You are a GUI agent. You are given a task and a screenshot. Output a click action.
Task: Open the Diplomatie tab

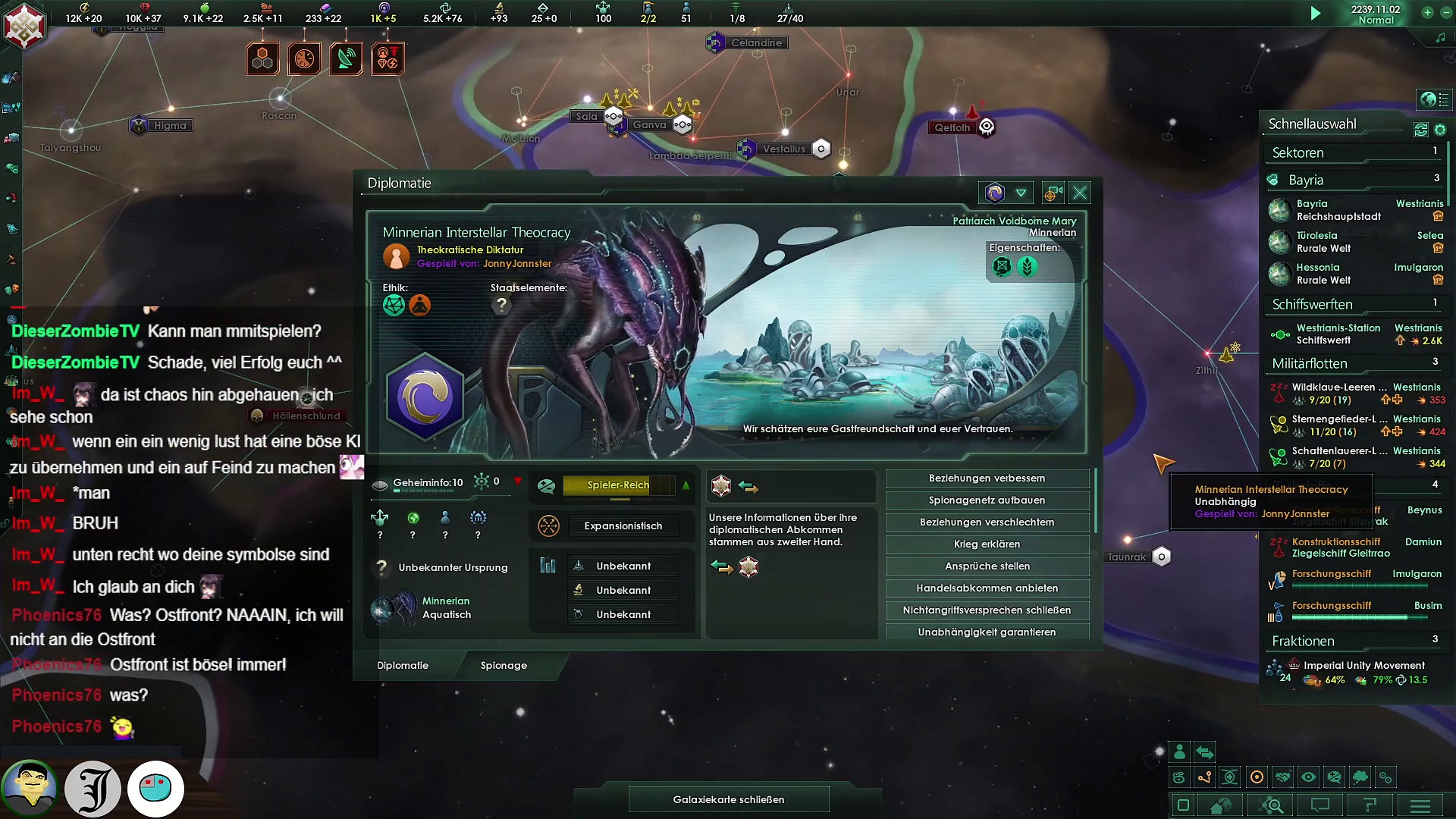[403, 666]
